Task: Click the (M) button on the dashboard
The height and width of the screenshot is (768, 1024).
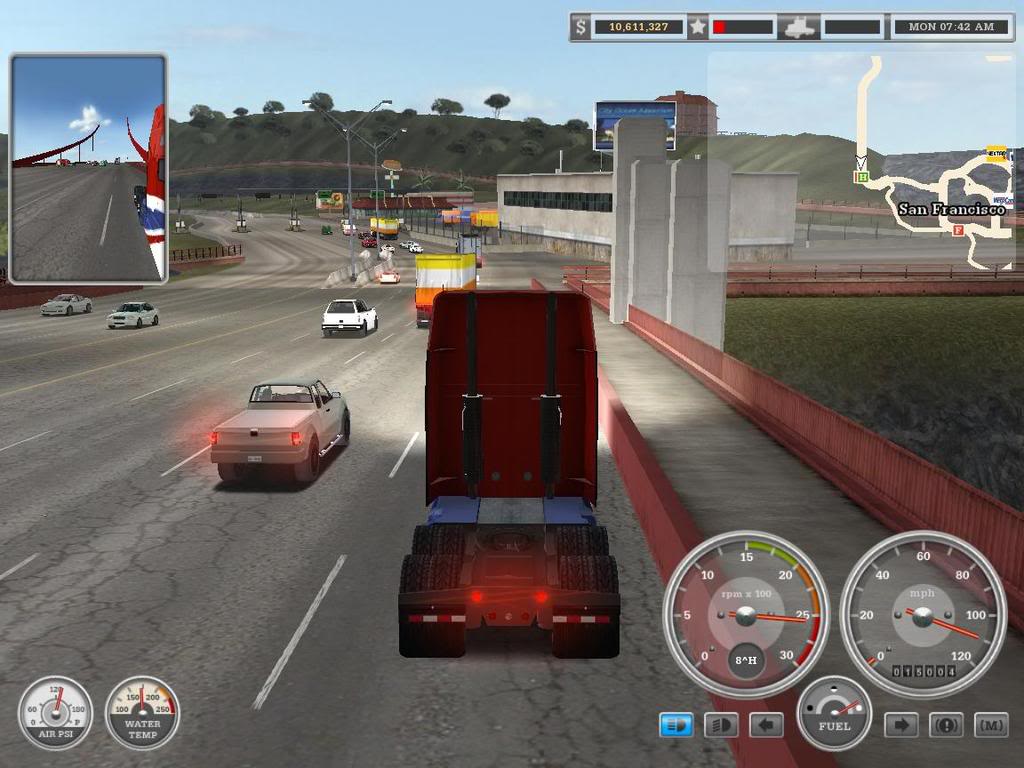Action: tap(991, 724)
